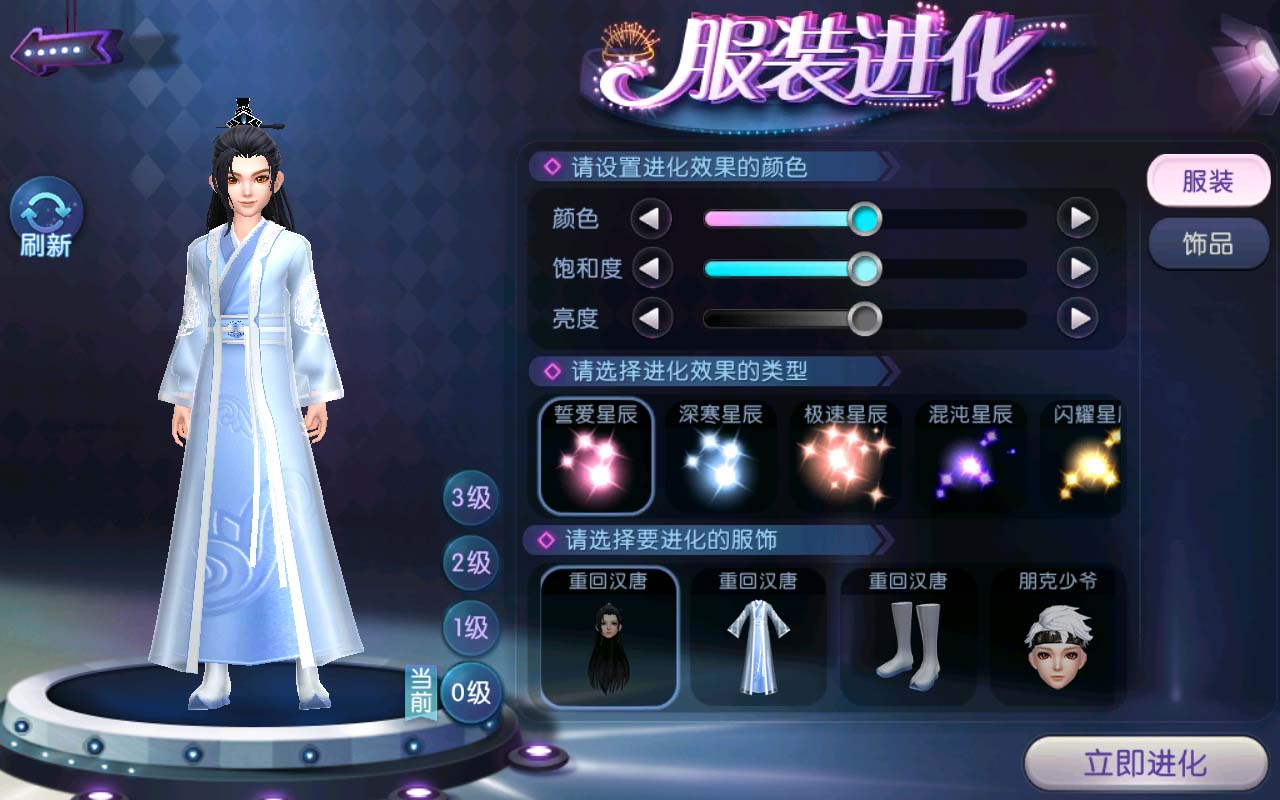Screen dimensions: 1280x800
Task: Increase 亮度 with the right arrow
Action: pyautogui.click(x=1078, y=319)
